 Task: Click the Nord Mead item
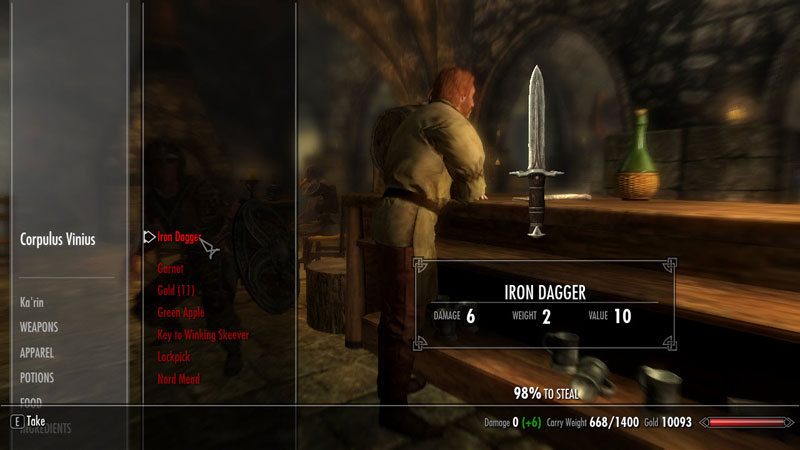point(178,379)
